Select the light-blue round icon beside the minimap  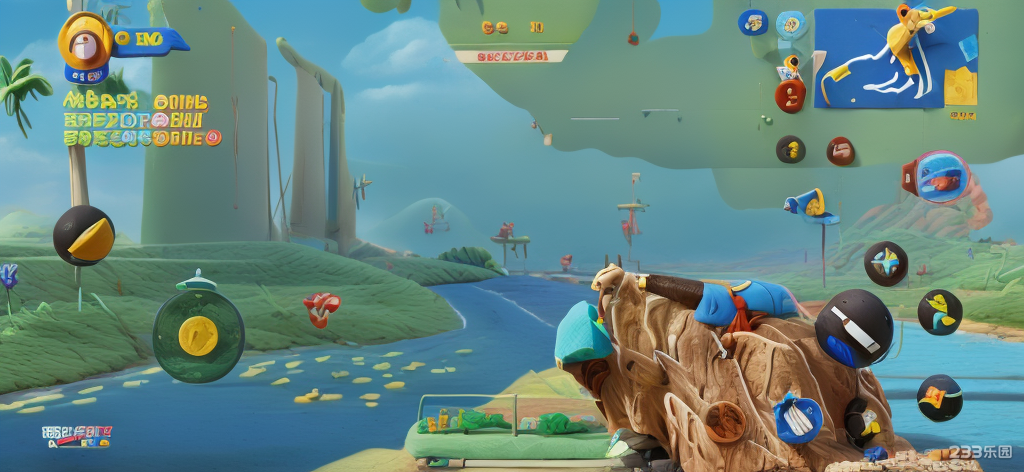(791, 24)
